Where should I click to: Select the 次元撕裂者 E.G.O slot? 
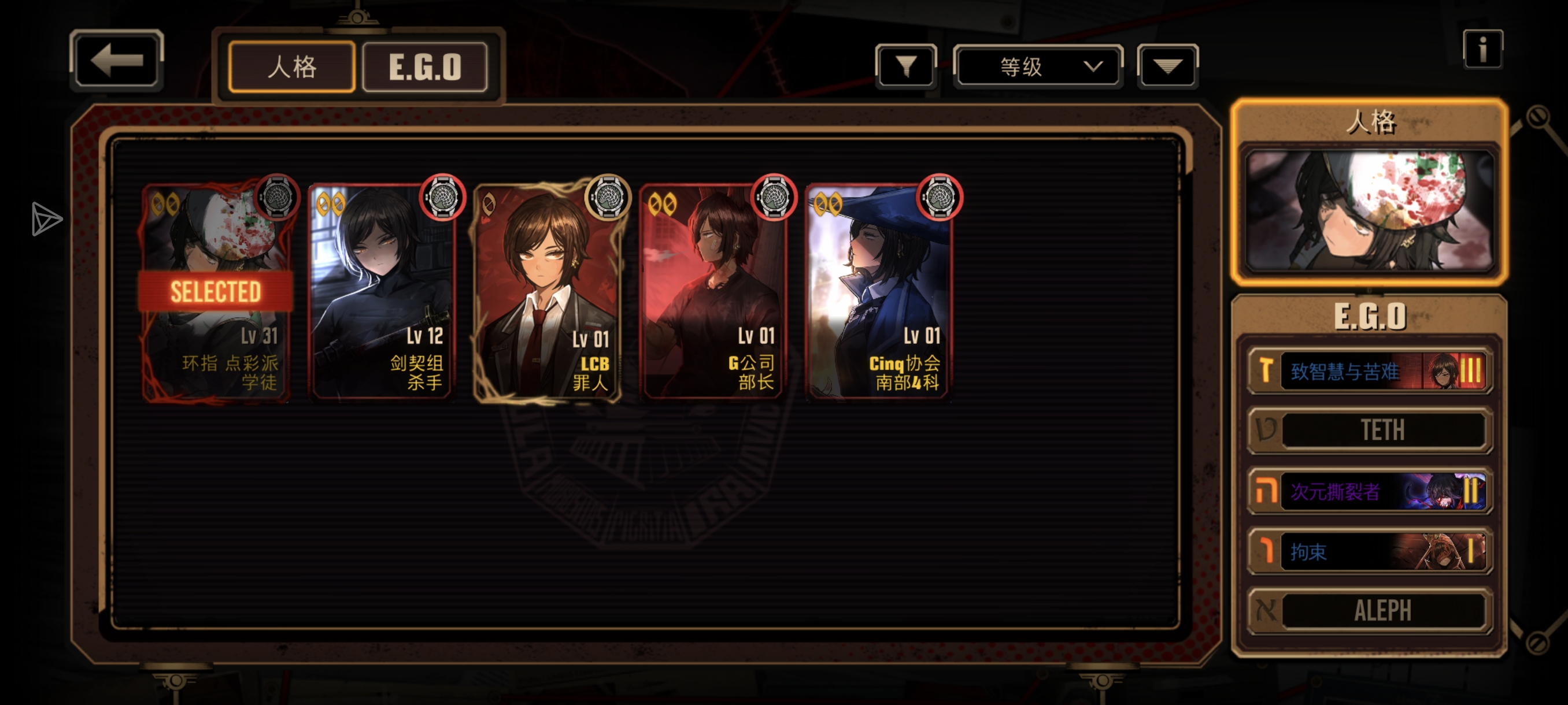point(1370,491)
